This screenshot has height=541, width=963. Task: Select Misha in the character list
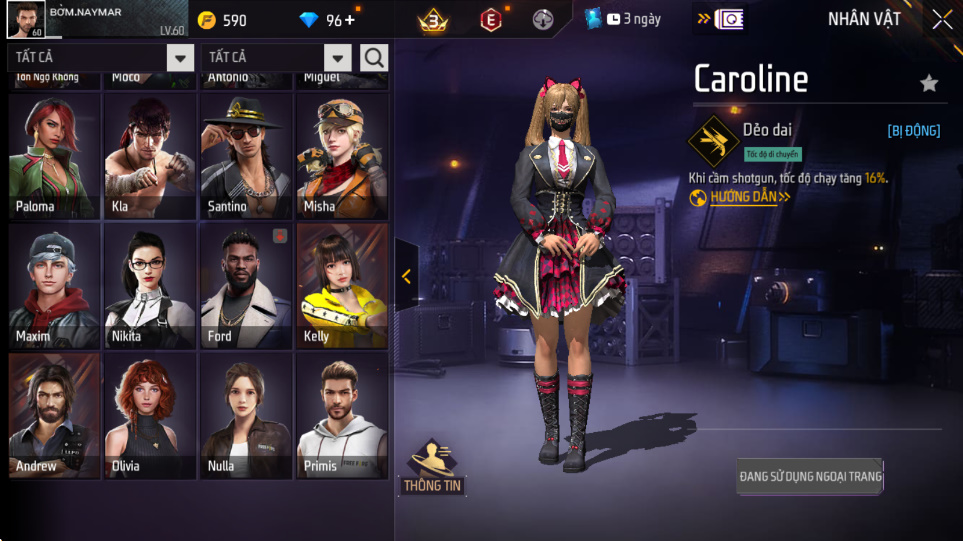click(x=341, y=156)
